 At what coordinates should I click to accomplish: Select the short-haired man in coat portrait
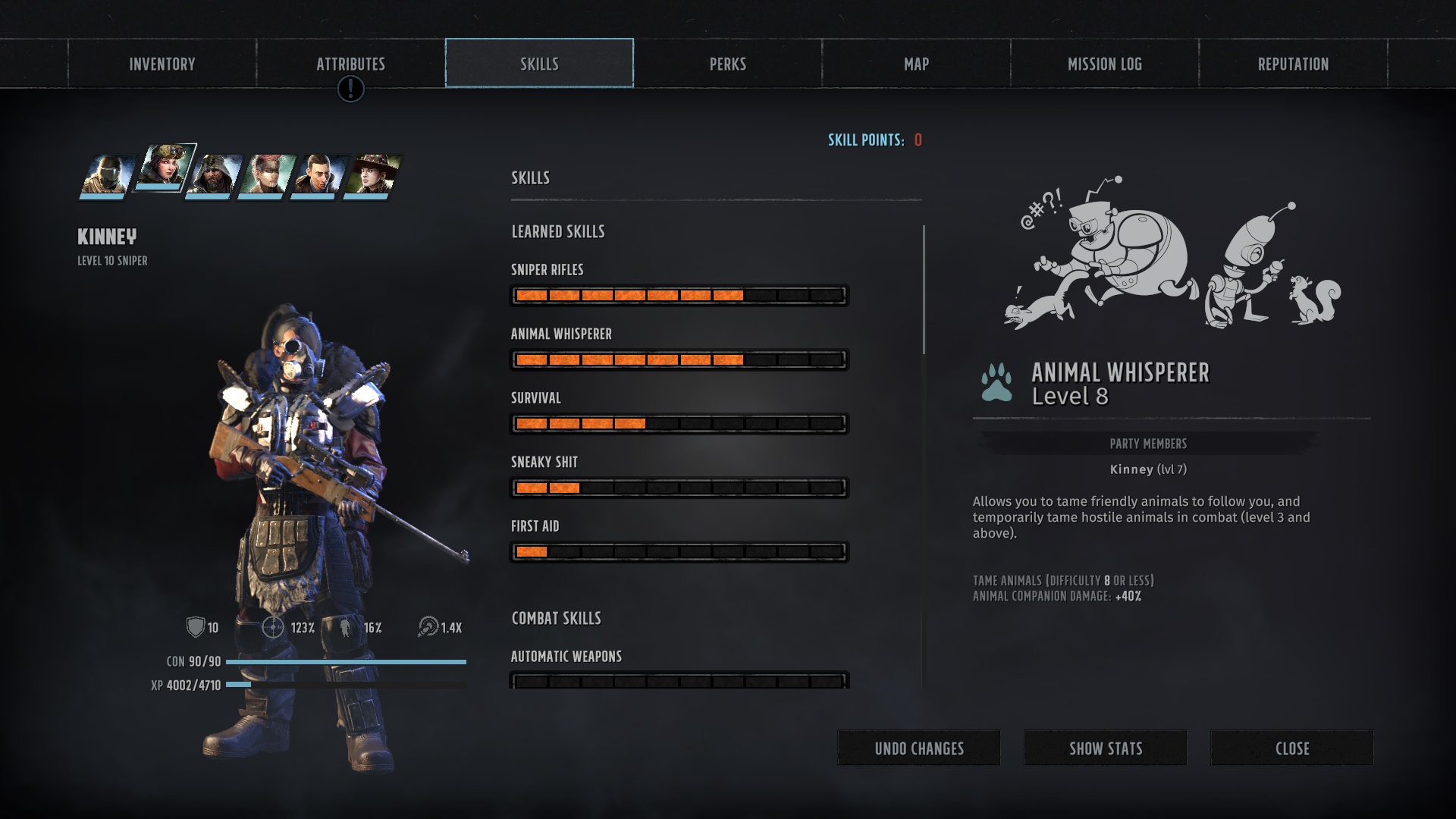pos(318,175)
